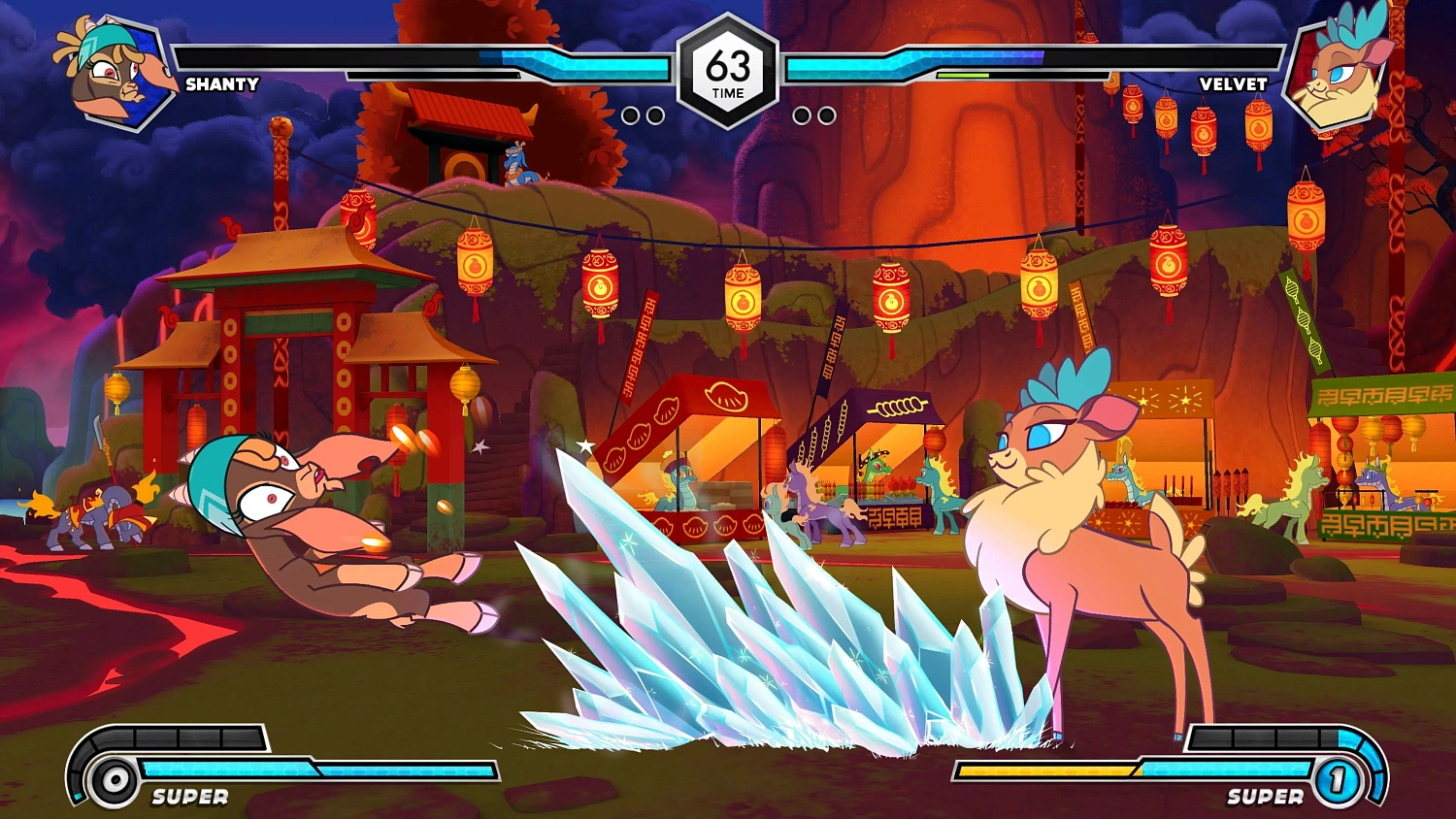Toggle the first round pip under Shanty's bar
This screenshot has width=1456, height=819.
point(632,115)
